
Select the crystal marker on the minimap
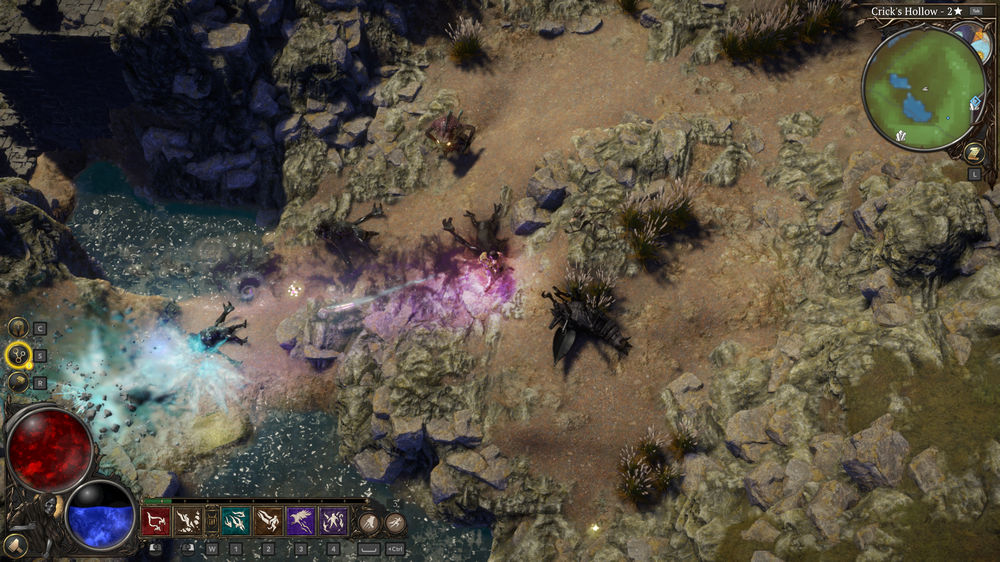[x=900, y=135]
